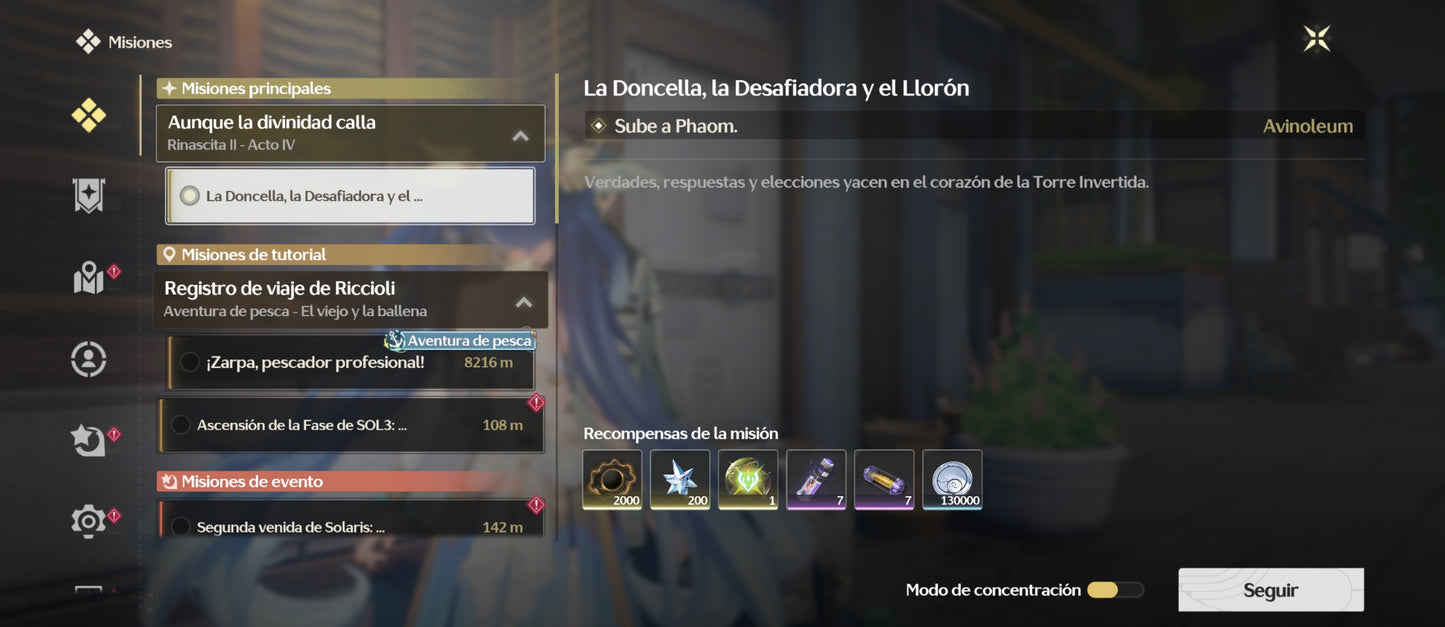Close the missions menu
The image size is (1445, 627).
1317,39
